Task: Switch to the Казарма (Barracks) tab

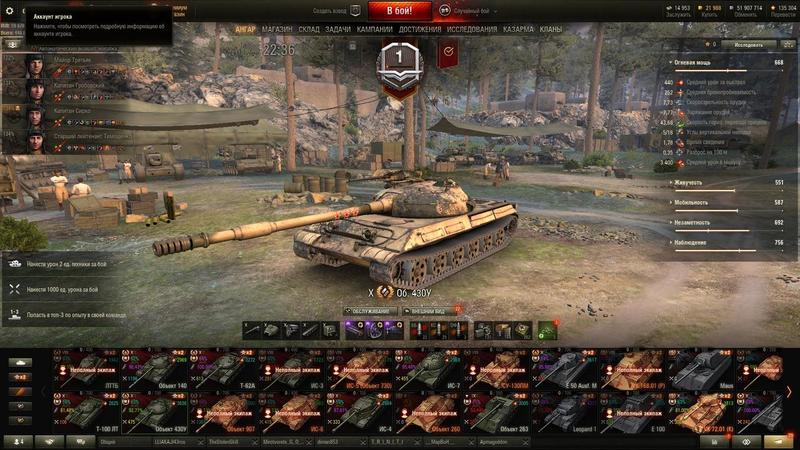Action: tap(518, 30)
